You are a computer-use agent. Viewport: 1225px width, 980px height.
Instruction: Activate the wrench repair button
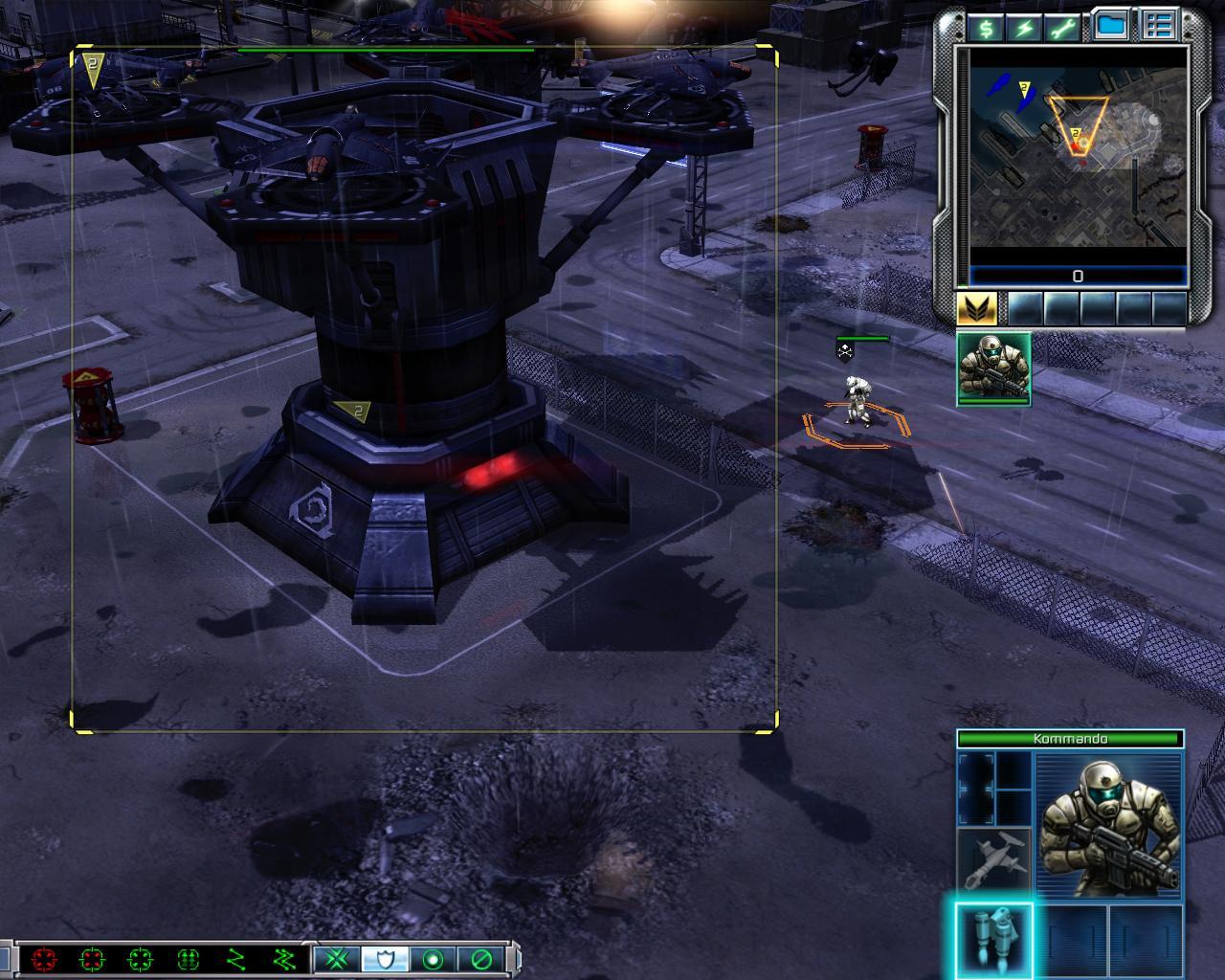point(1062,28)
